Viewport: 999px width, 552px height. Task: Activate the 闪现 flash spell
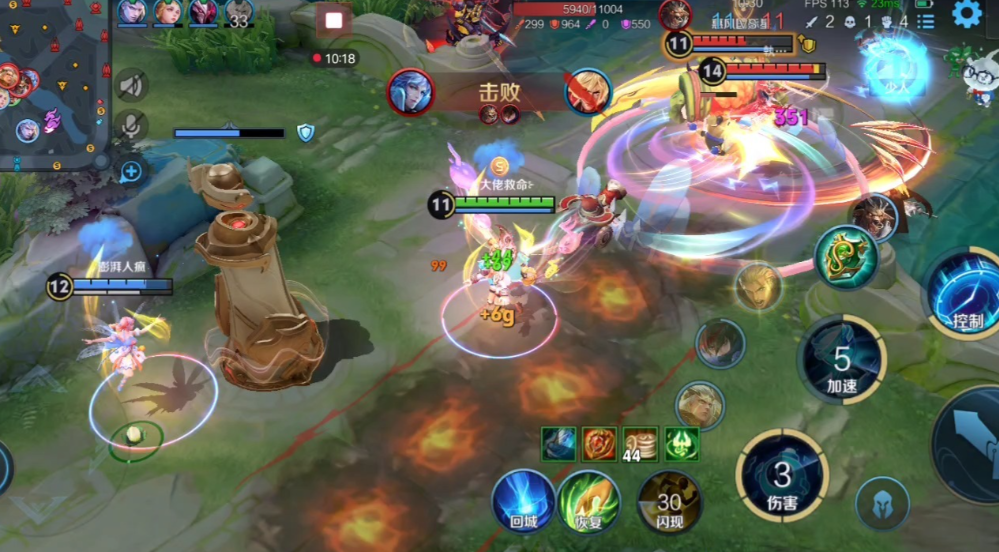(x=669, y=500)
